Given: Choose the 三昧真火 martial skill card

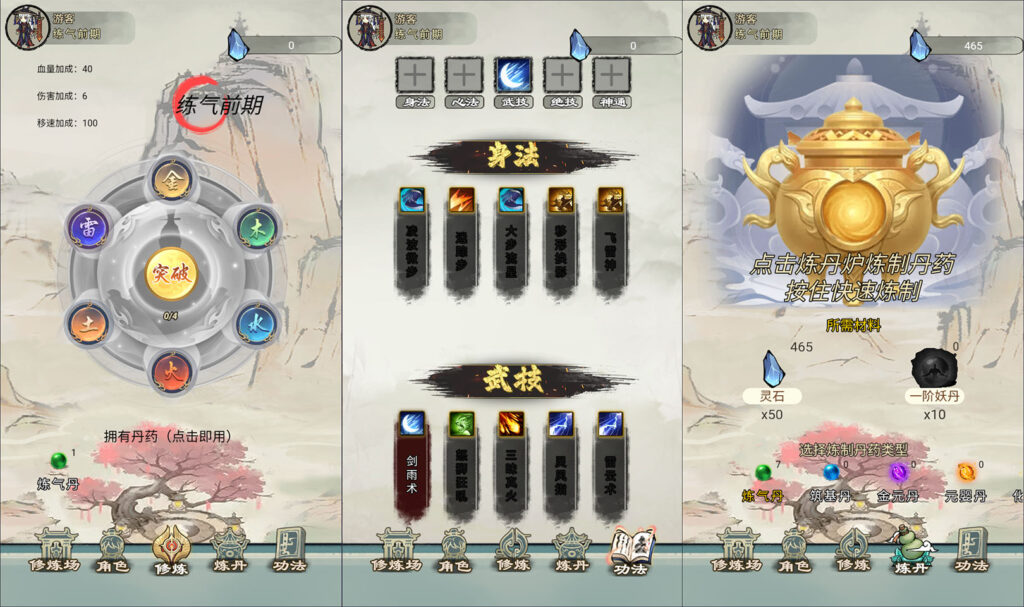Looking at the screenshot, I should [511, 465].
